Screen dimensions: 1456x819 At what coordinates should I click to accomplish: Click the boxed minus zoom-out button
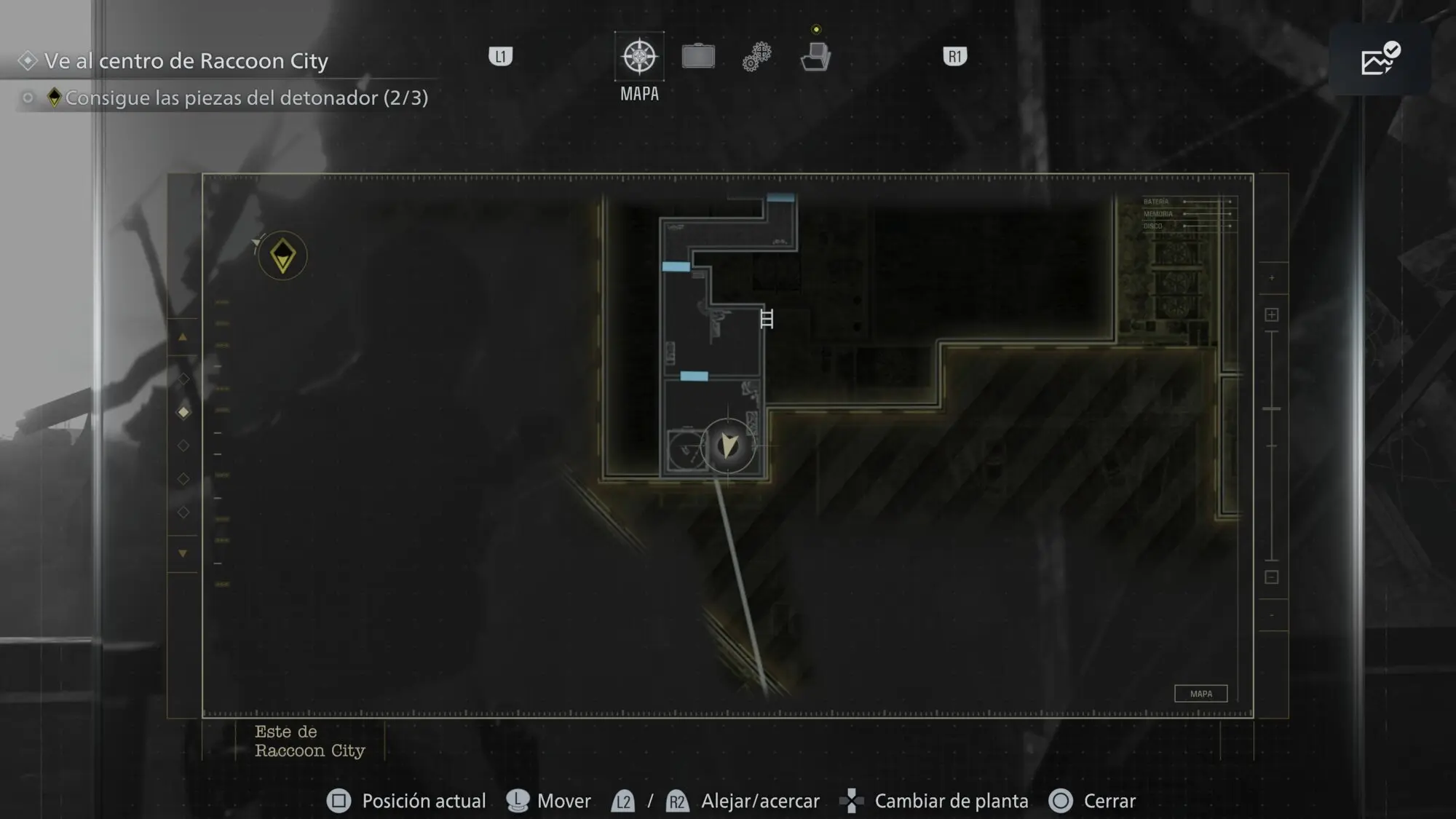point(1272,577)
